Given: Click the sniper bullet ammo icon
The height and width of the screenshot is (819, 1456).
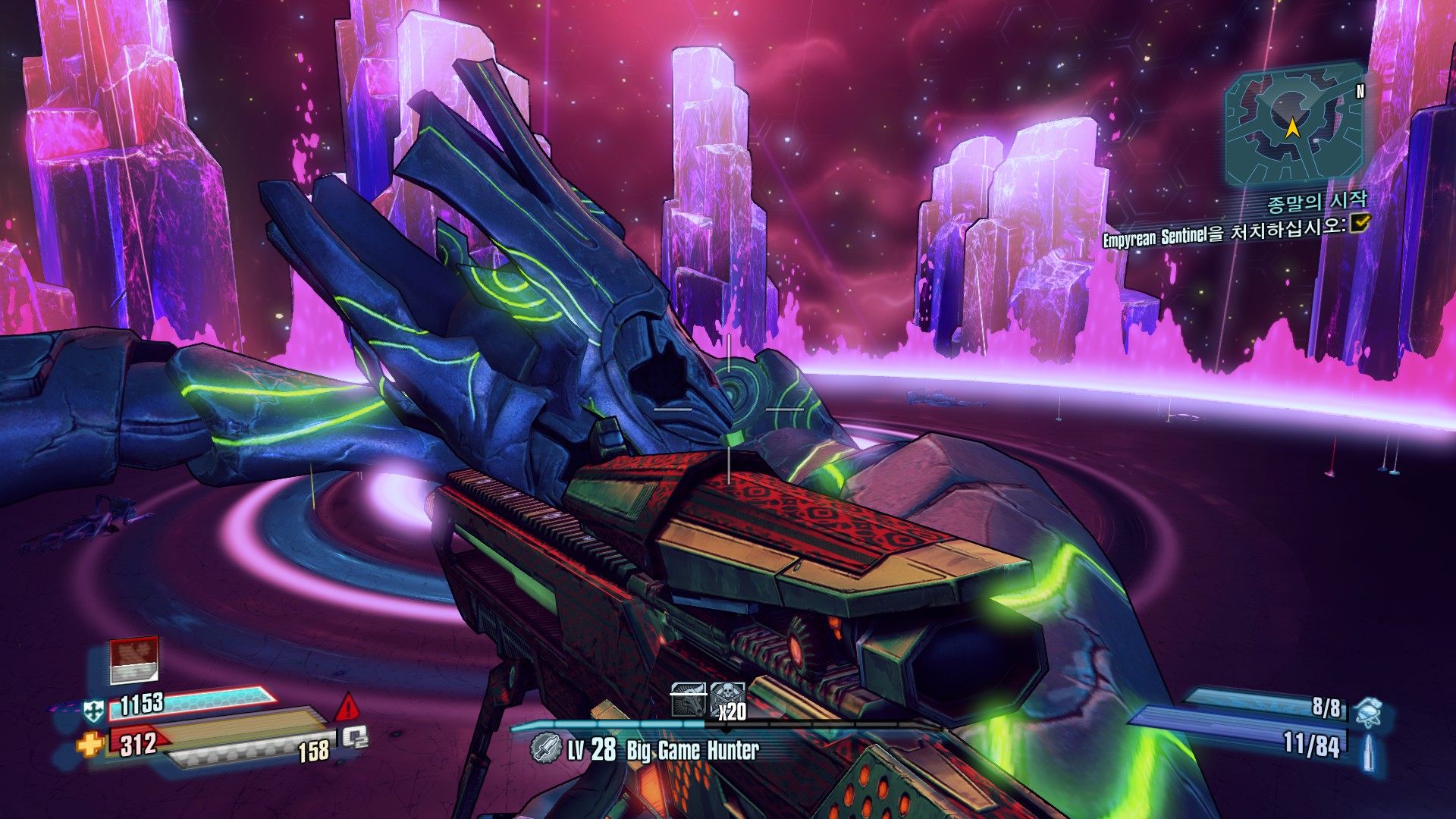Looking at the screenshot, I should point(1369,751).
